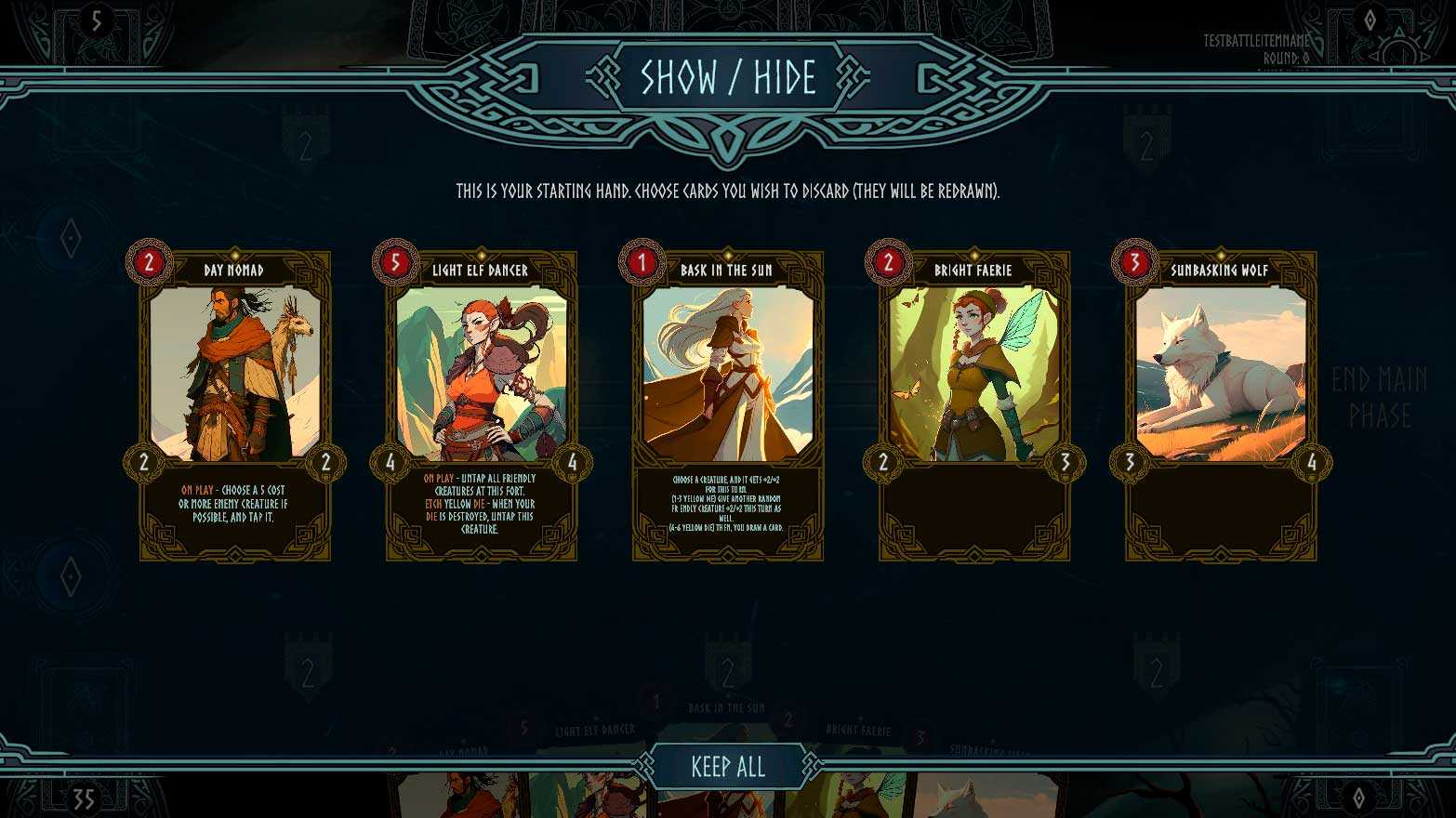The image size is (1456, 818).
Task: Select the Sunbasking Wolf card
Action: (x=1221, y=405)
